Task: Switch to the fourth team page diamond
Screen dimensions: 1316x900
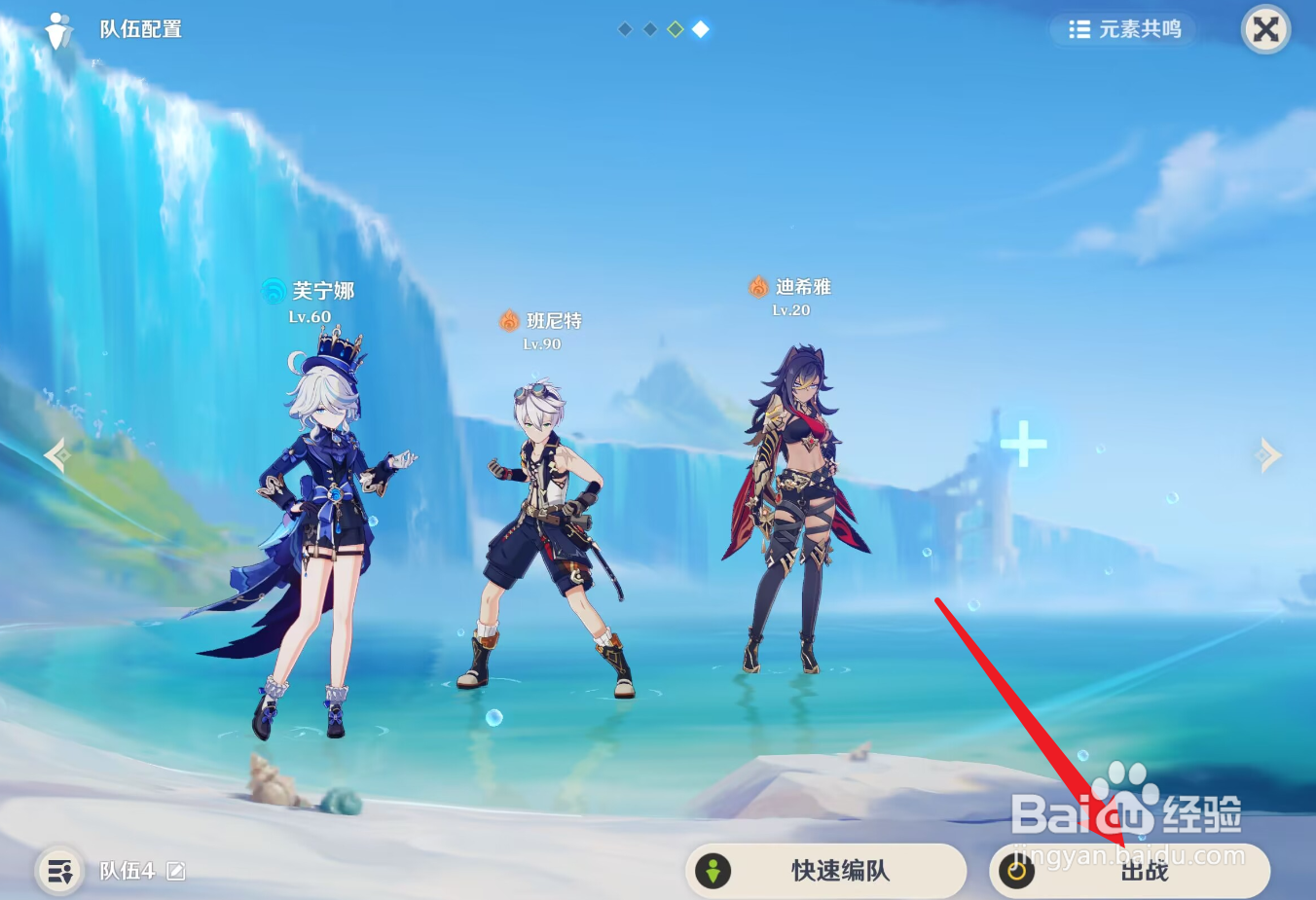Action: pyautogui.click(x=700, y=28)
